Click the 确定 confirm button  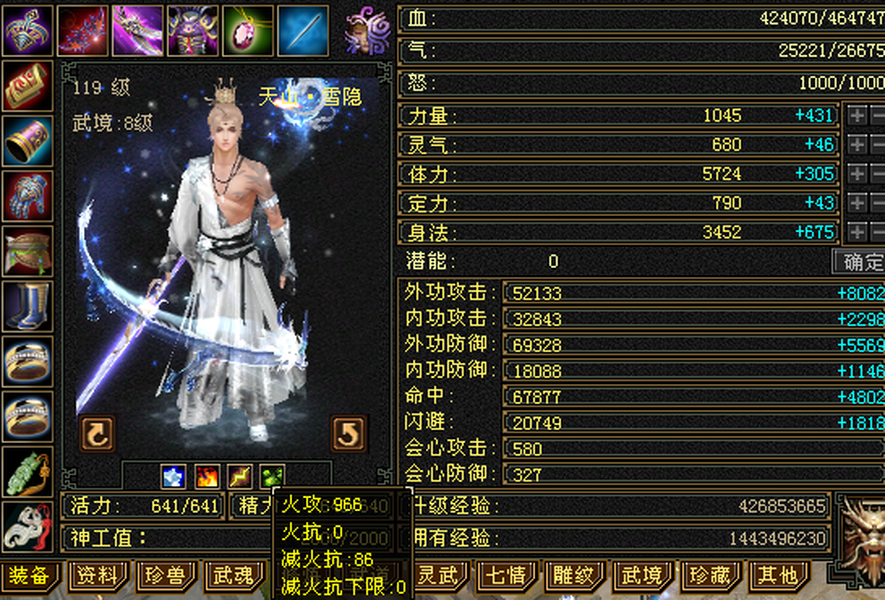[x=862, y=262]
